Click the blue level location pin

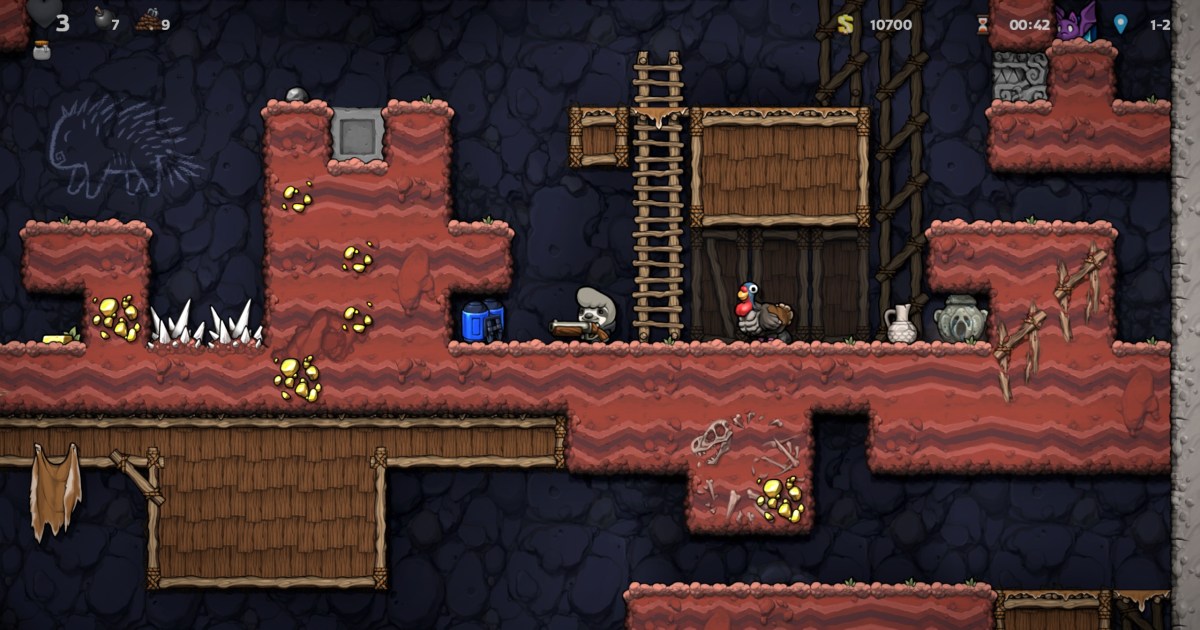pyautogui.click(x=1121, y=23)
